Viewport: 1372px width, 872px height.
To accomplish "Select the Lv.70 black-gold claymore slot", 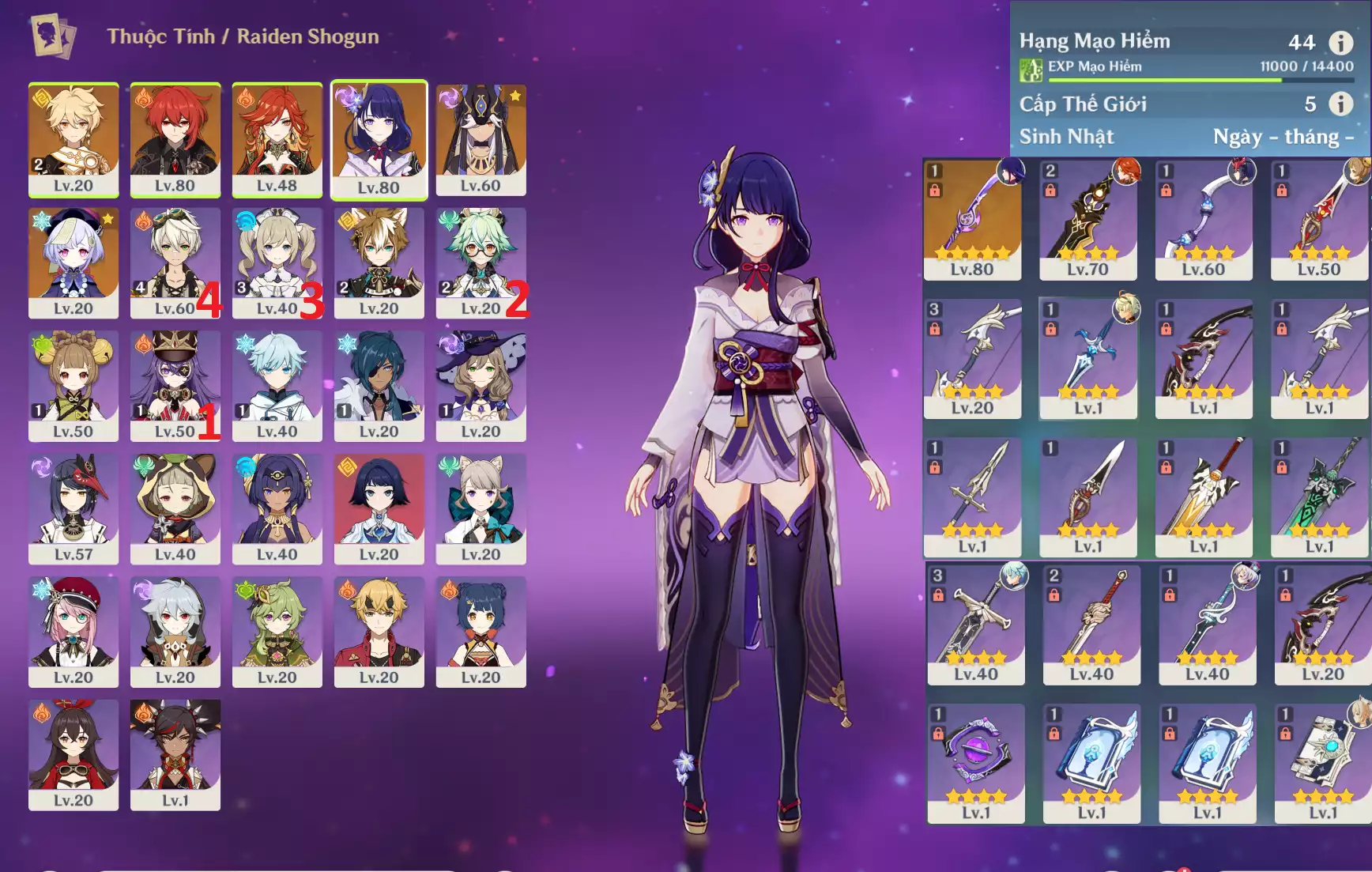I will click(1087, 219).
